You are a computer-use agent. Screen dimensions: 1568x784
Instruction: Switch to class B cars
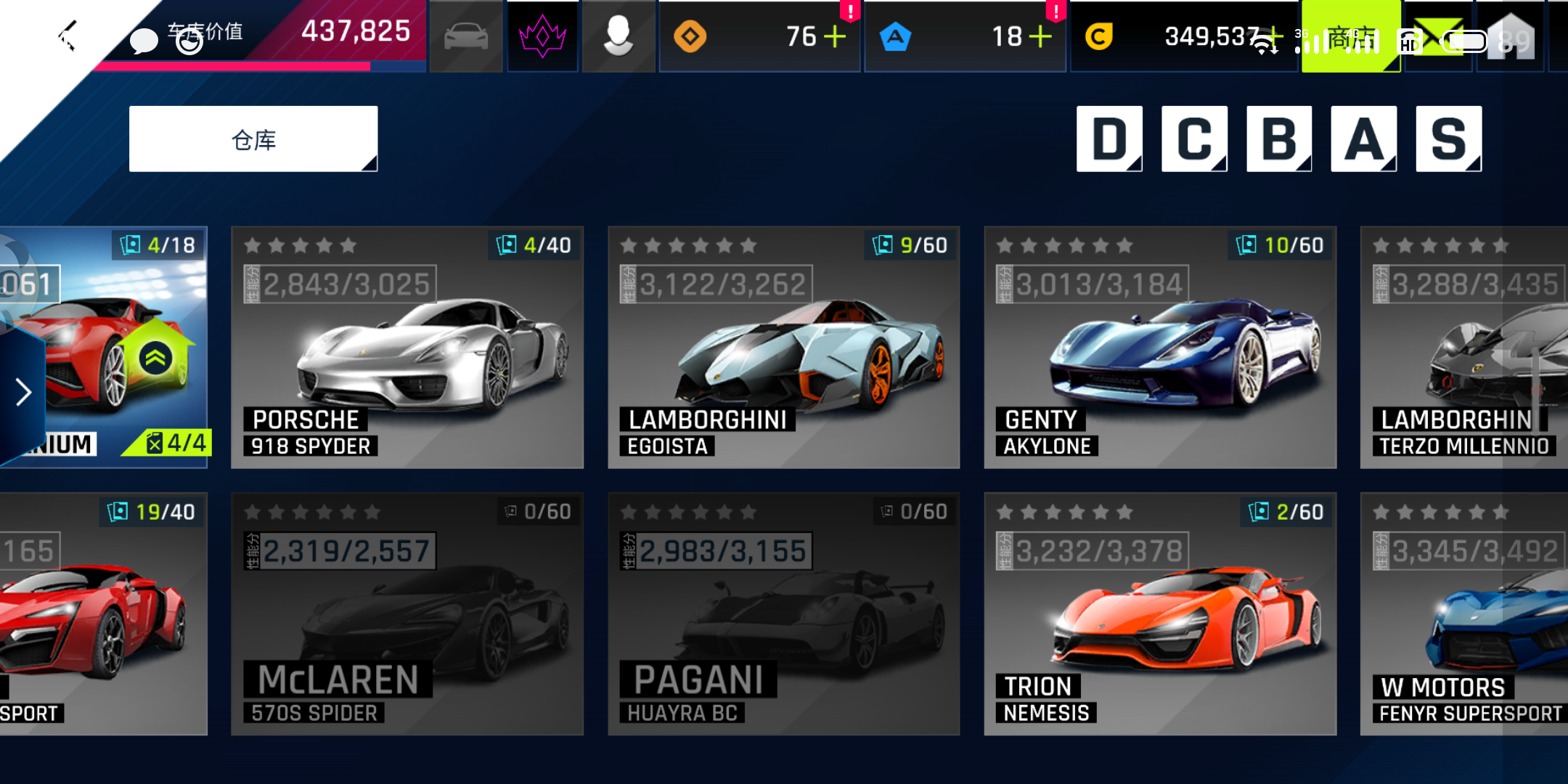(x=1279, y=139)
